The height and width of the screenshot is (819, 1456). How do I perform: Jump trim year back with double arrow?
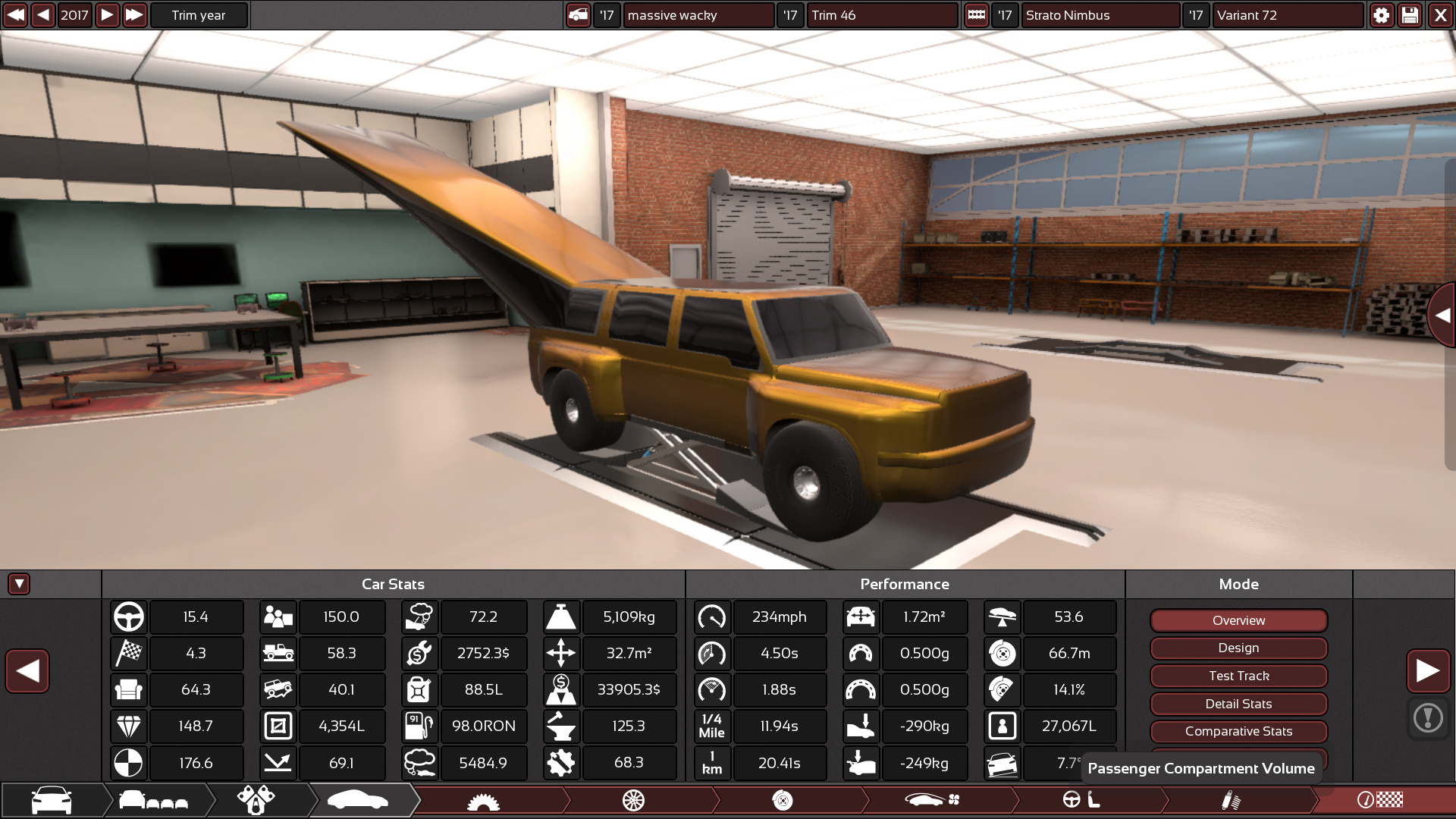[15, 15]
